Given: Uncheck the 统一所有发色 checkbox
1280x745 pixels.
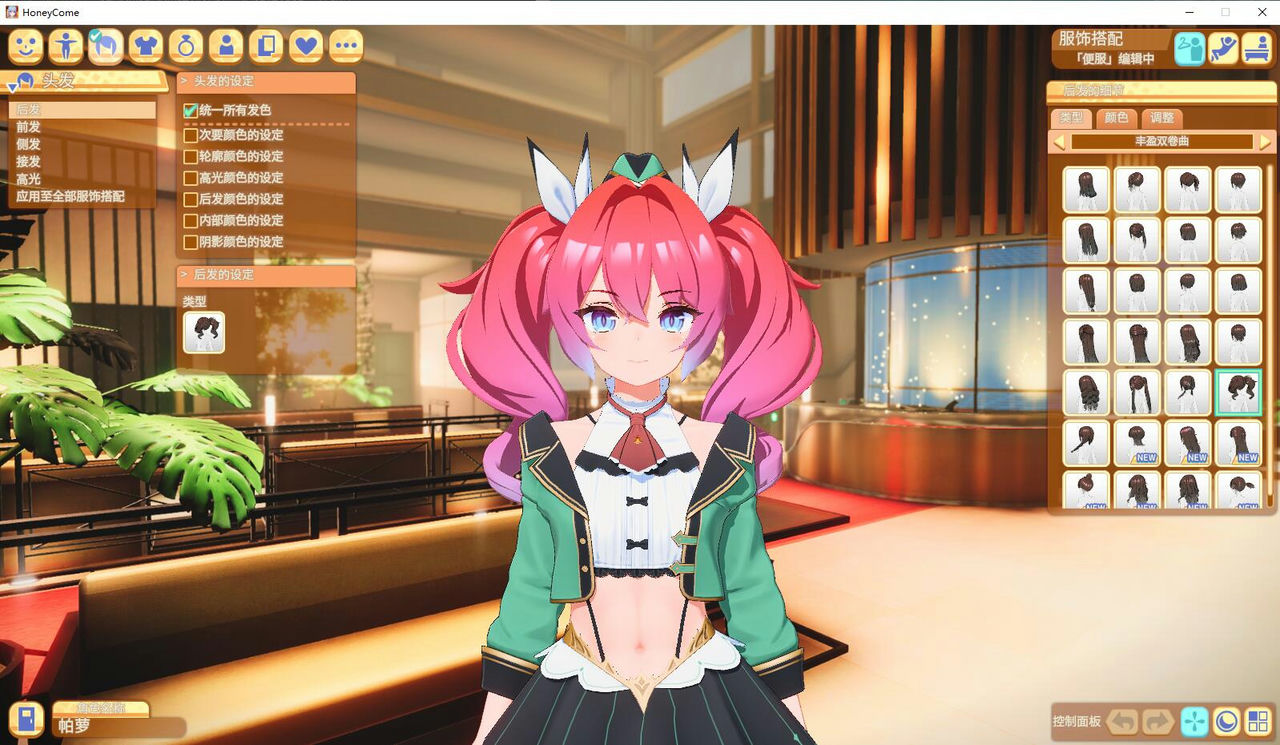Looking at the screenshot, I should pyautogui.click(x=189, y=110).
